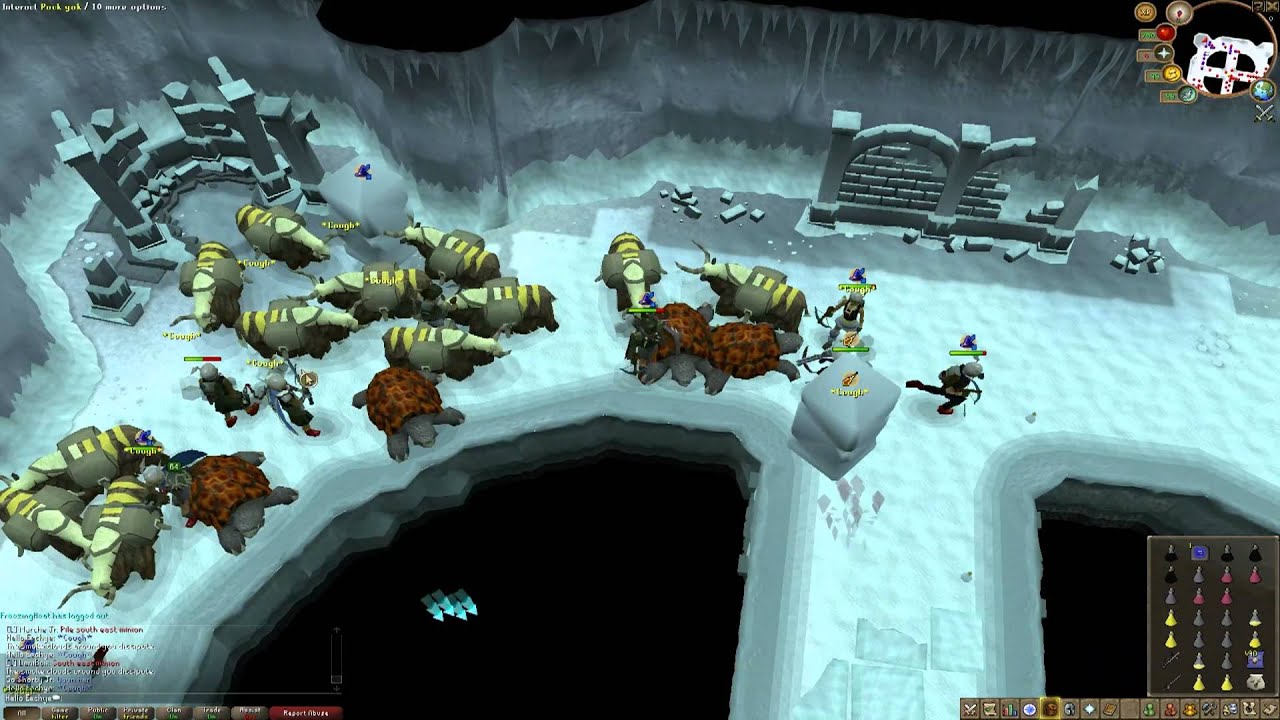Open the Trade chat tab
The image size is (1280, 720).
[x=211, y=712]
